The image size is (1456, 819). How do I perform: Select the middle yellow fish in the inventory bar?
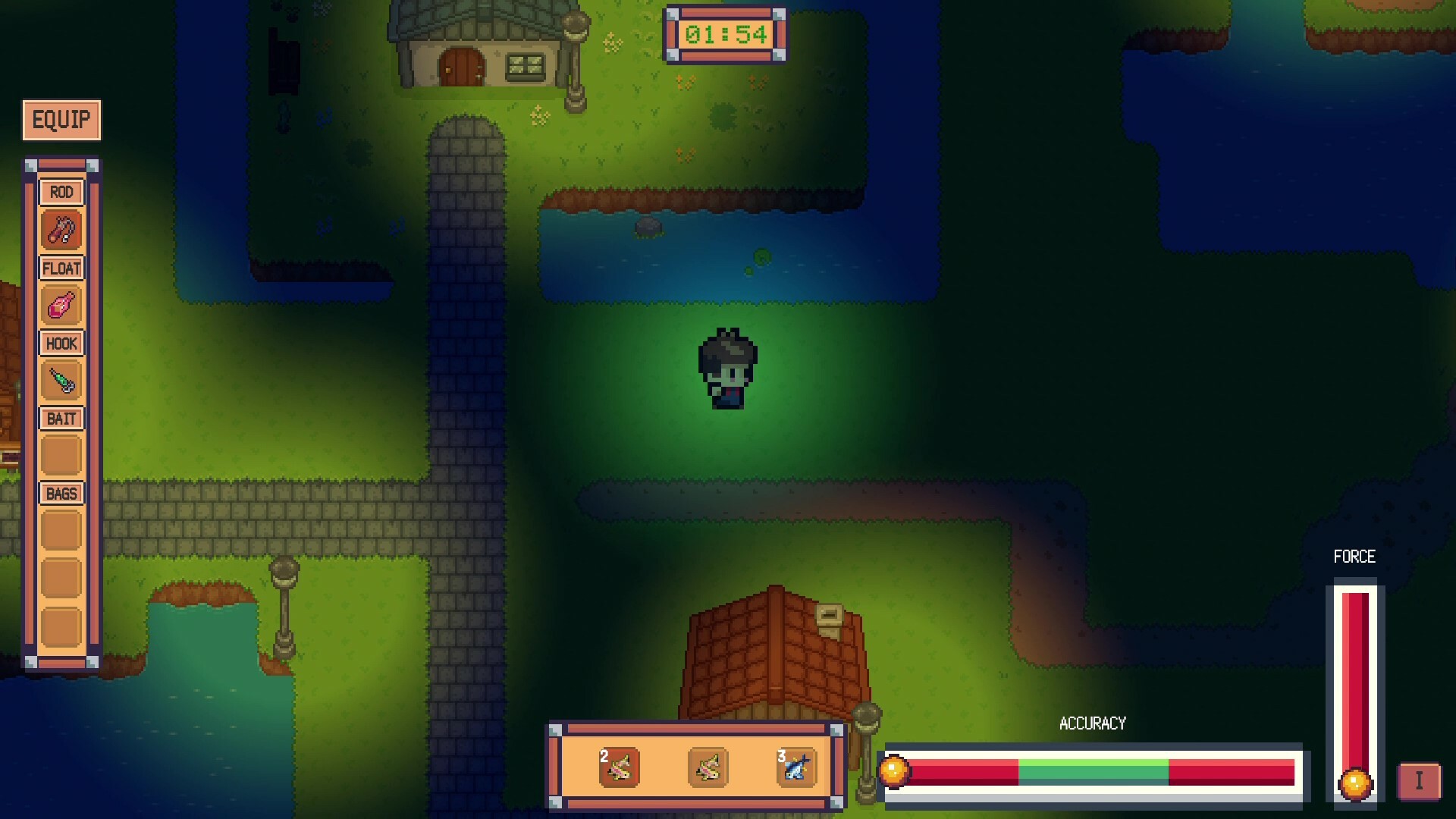(x=707, y=767)
